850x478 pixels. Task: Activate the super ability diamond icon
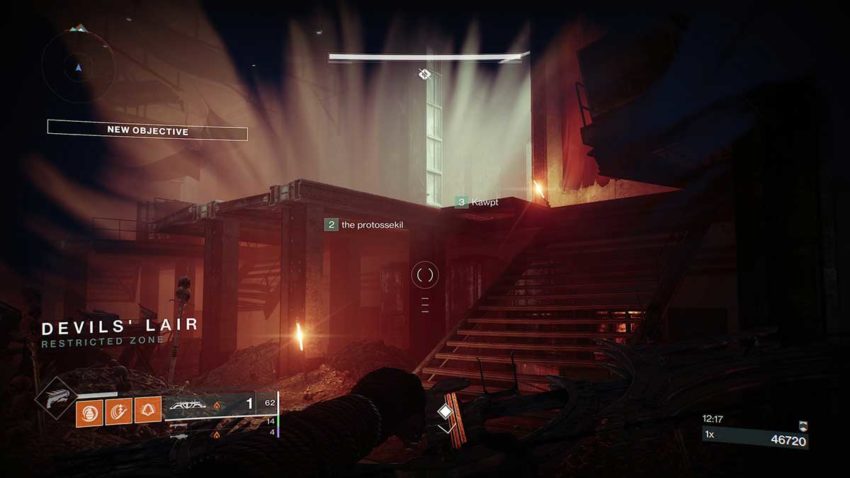54,398
